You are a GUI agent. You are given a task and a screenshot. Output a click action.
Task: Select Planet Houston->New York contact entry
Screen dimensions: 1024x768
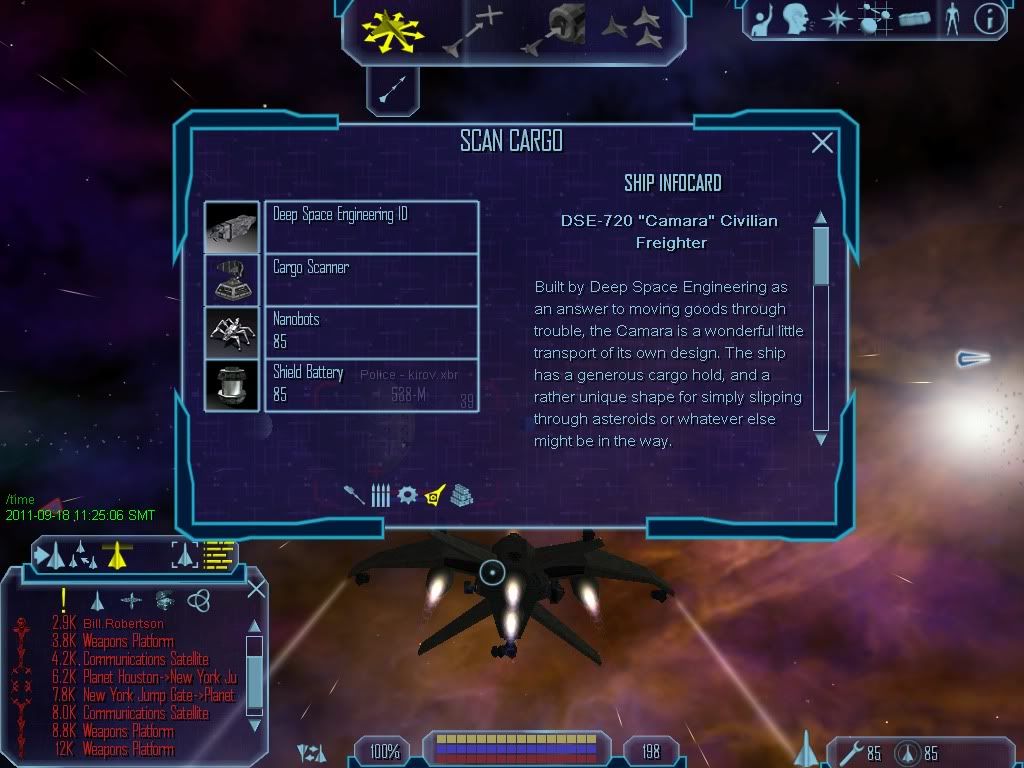click(x=159, y=677)
